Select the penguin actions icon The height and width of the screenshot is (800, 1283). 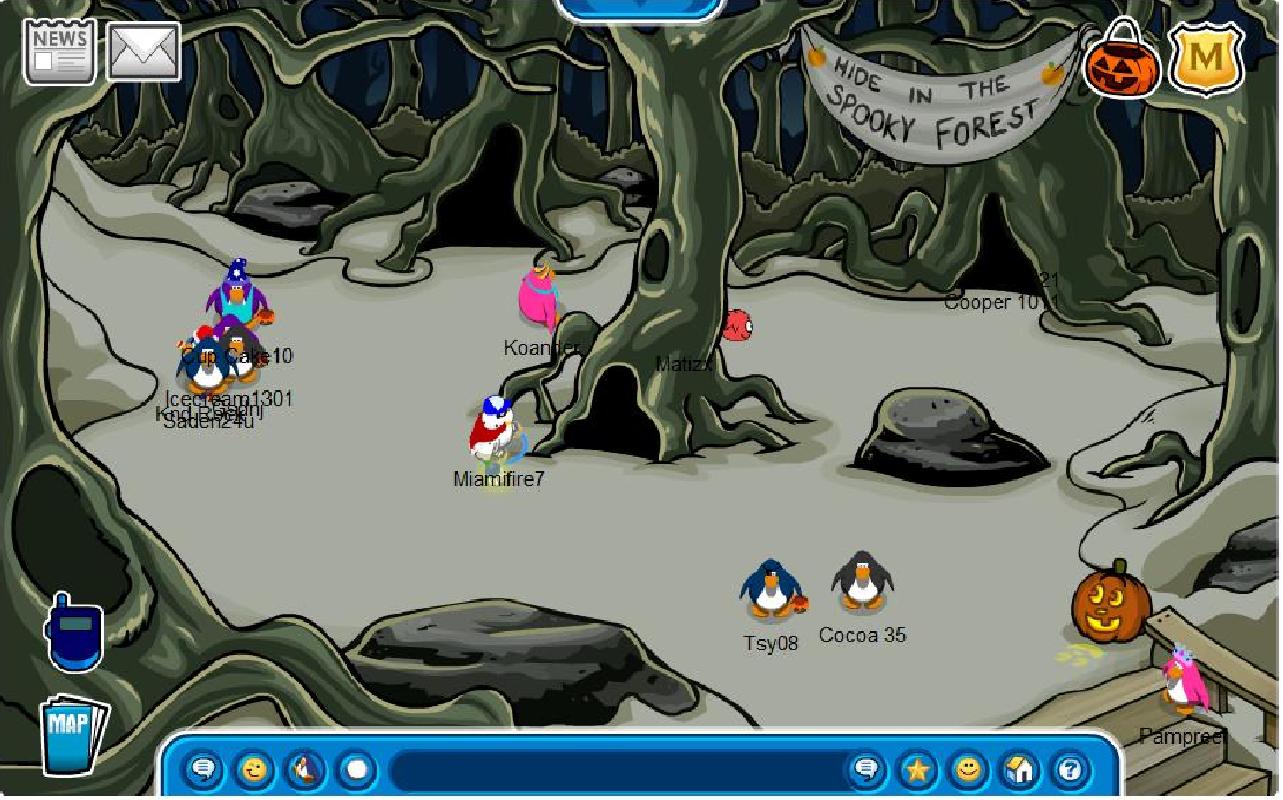point(303,770)
